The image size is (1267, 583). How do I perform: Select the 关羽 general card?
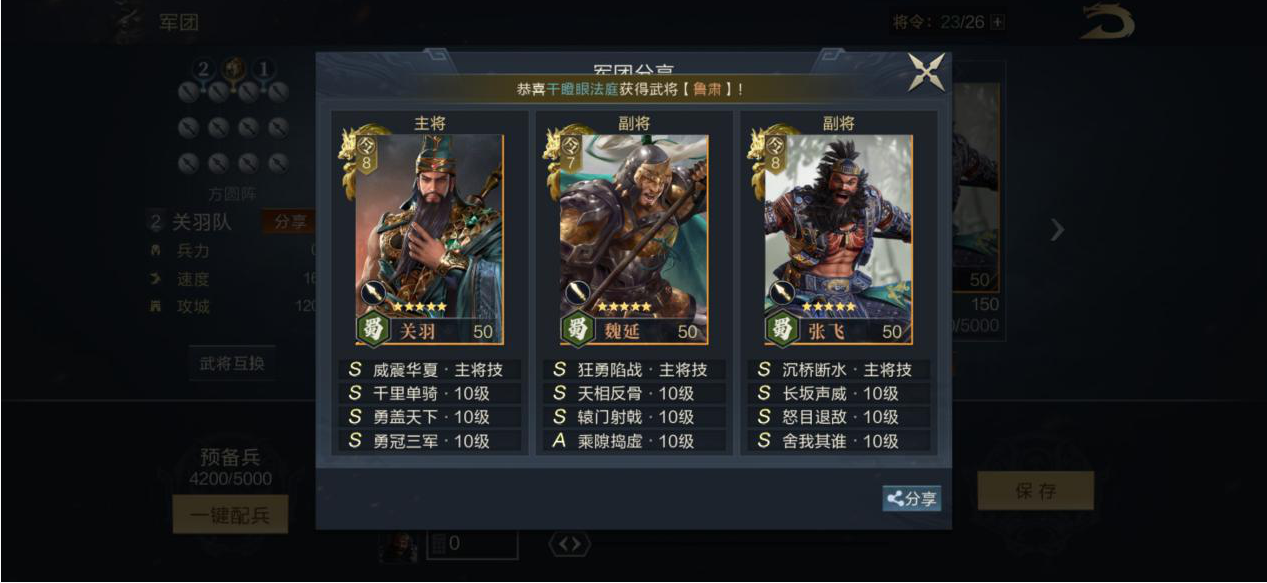point(430,240)
